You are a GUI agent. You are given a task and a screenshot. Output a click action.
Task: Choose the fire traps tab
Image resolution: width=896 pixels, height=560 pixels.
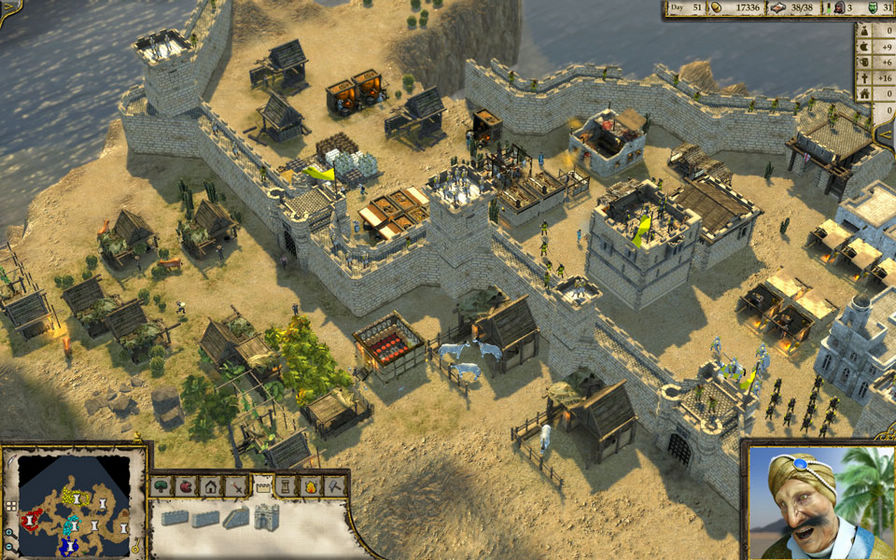coord(311,487)
